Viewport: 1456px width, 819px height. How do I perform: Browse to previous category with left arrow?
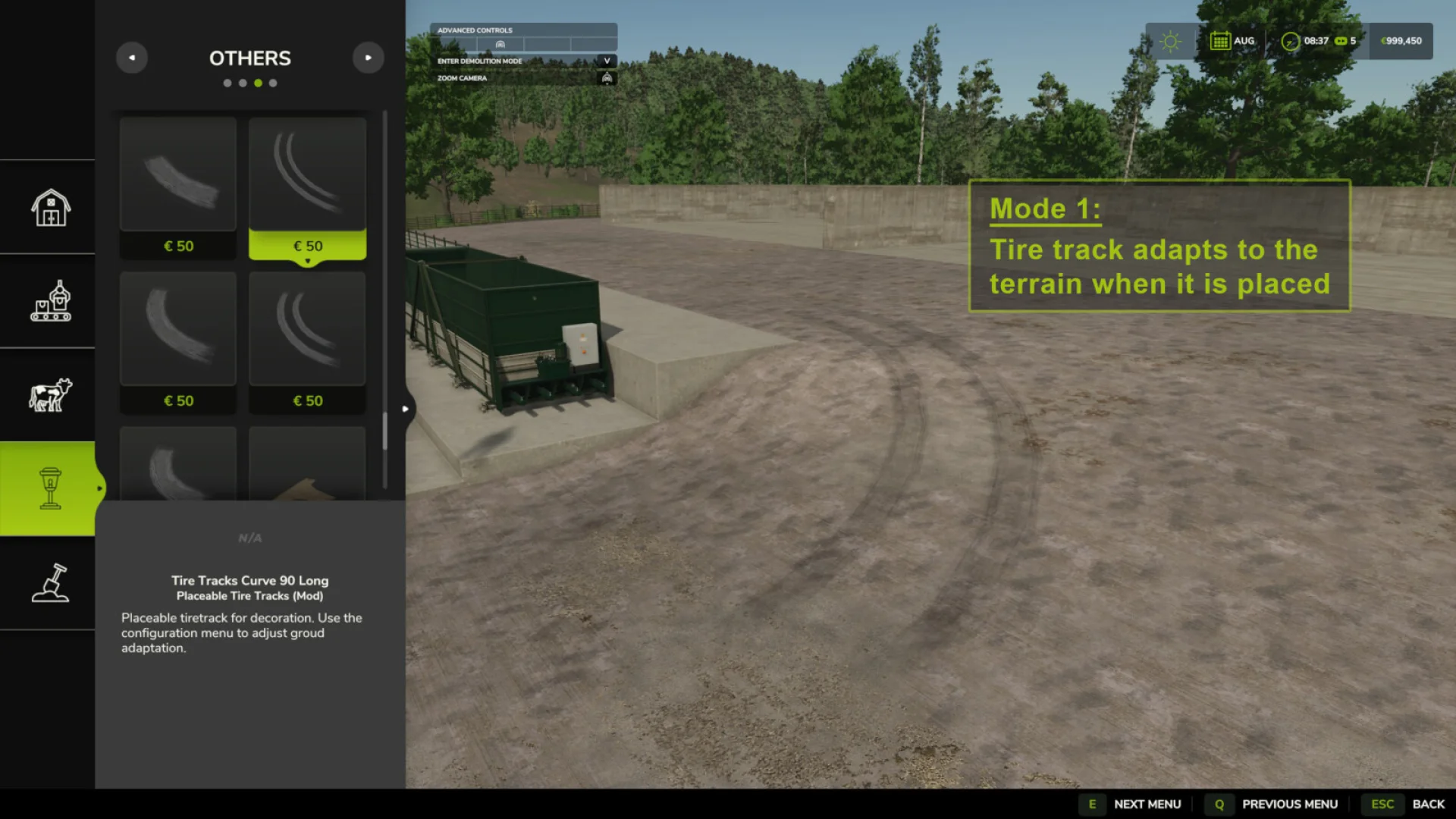(132, 58)
